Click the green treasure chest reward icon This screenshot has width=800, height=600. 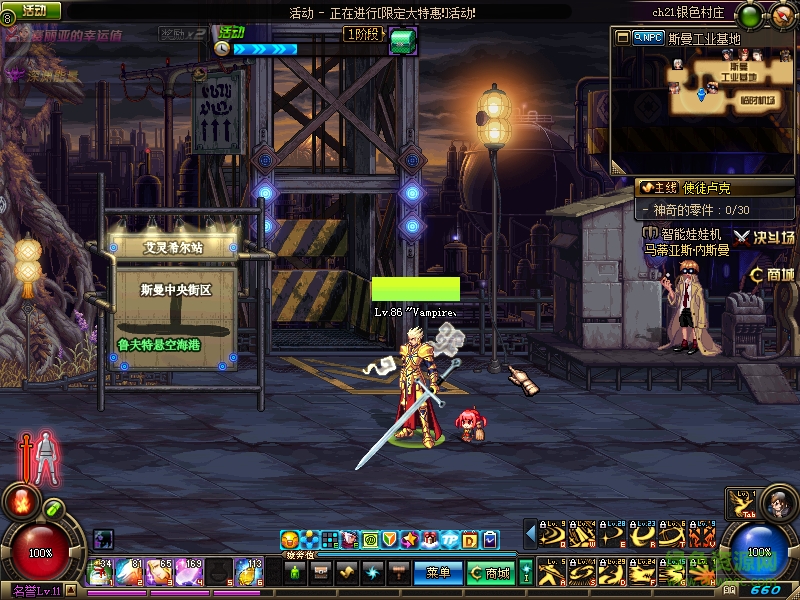403,42
